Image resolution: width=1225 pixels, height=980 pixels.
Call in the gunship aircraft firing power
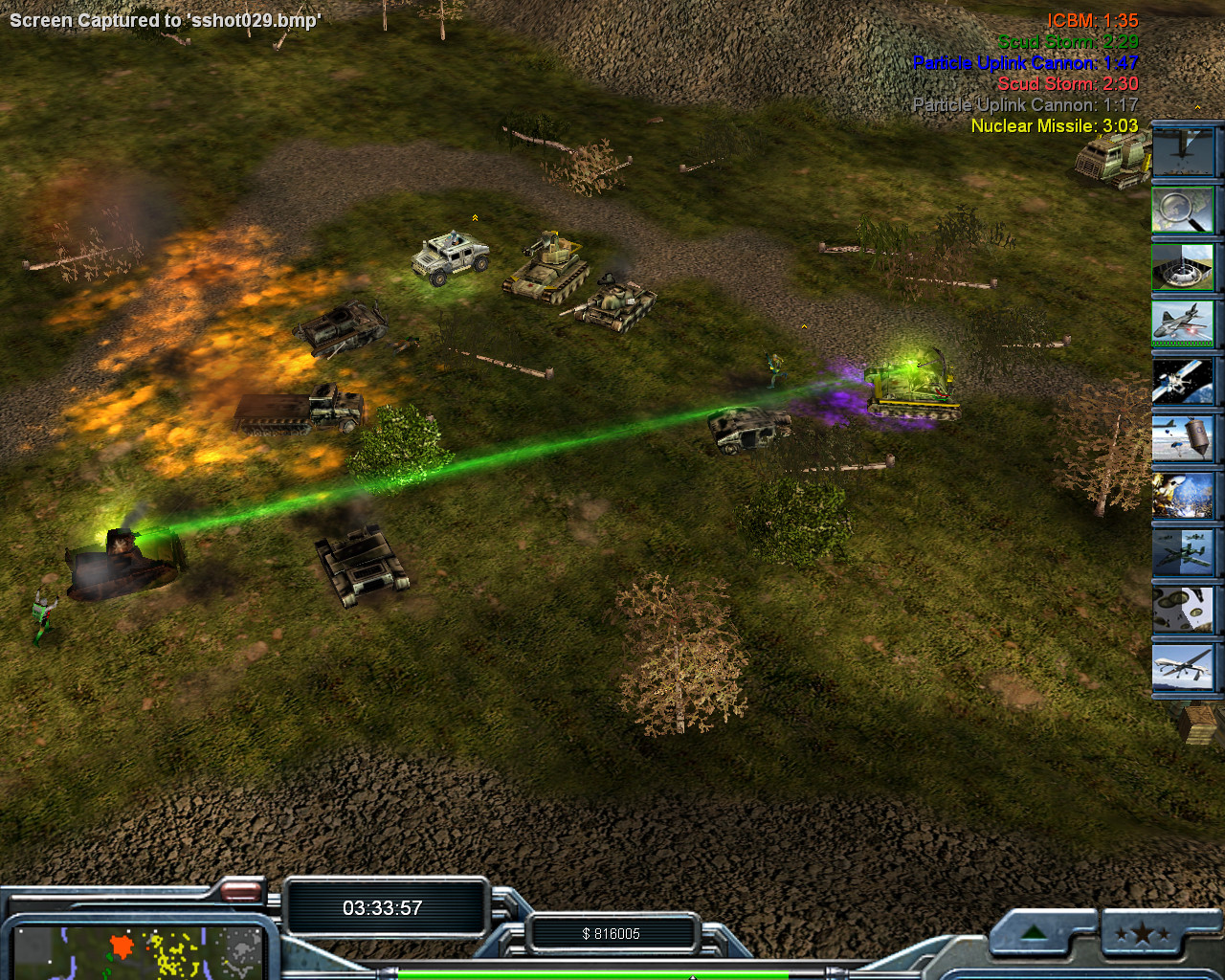(x=1183, y=323)
